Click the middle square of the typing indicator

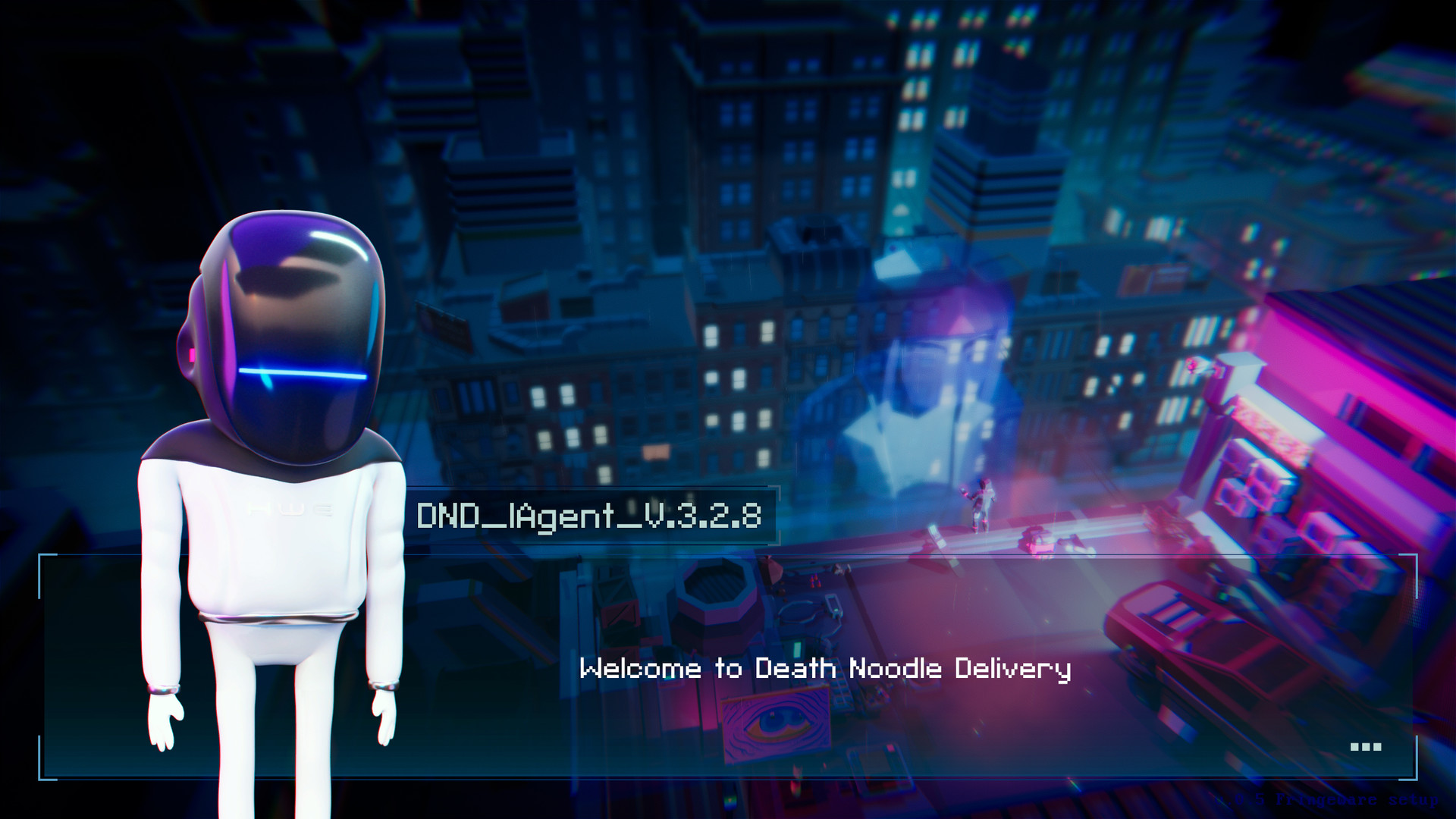(x=1365, y=747)
